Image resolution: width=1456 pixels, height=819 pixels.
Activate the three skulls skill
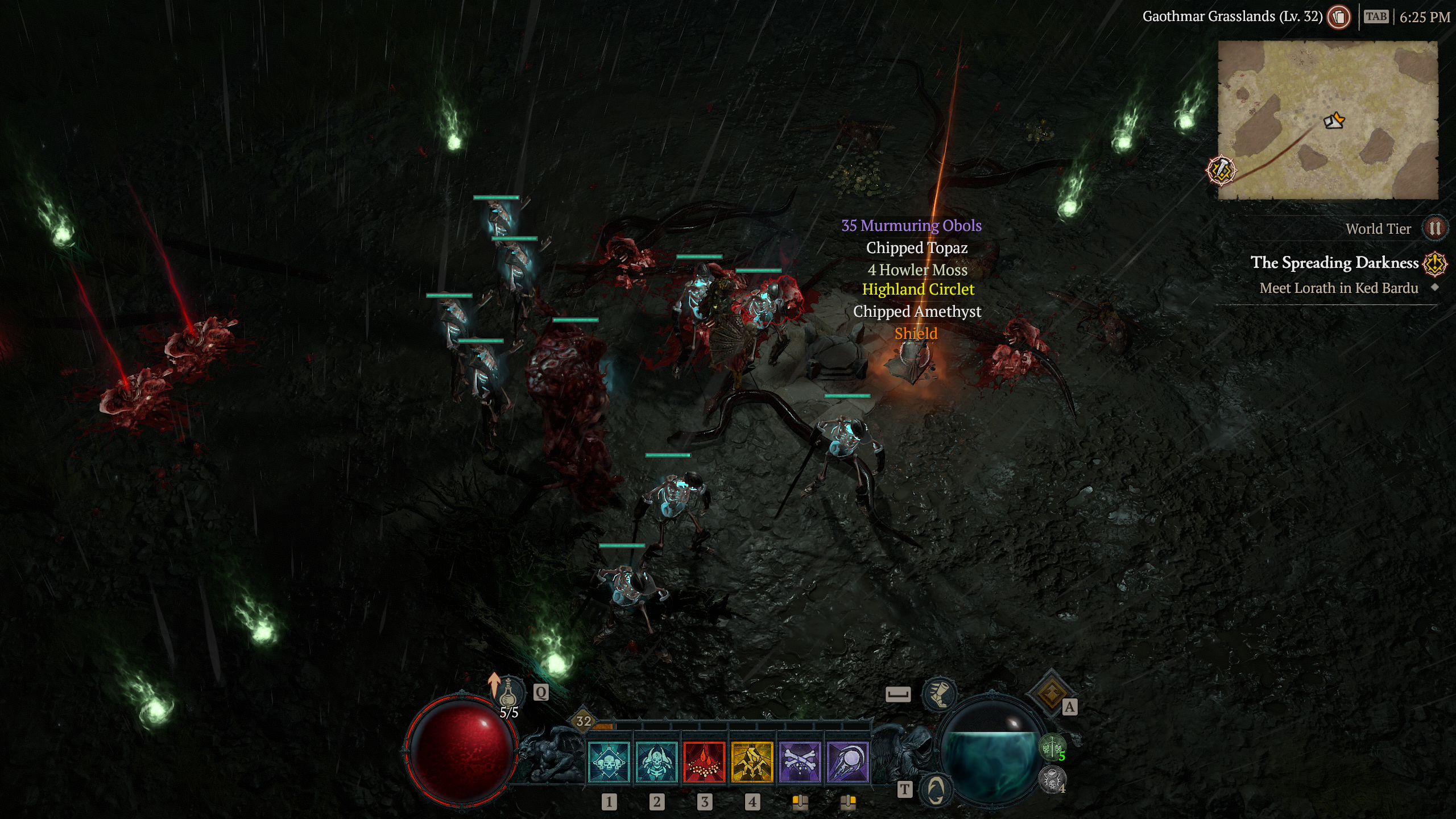coord(609,762)
